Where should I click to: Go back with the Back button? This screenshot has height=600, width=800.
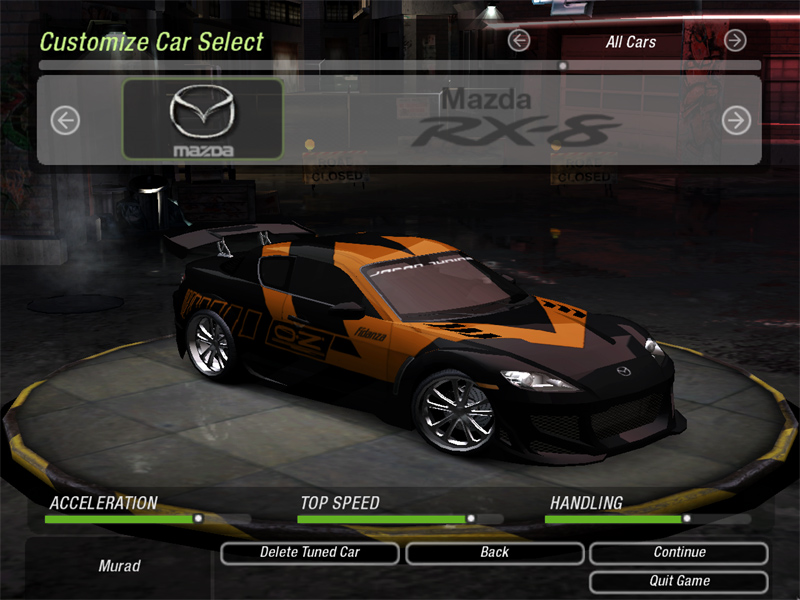tap(494, 552)
